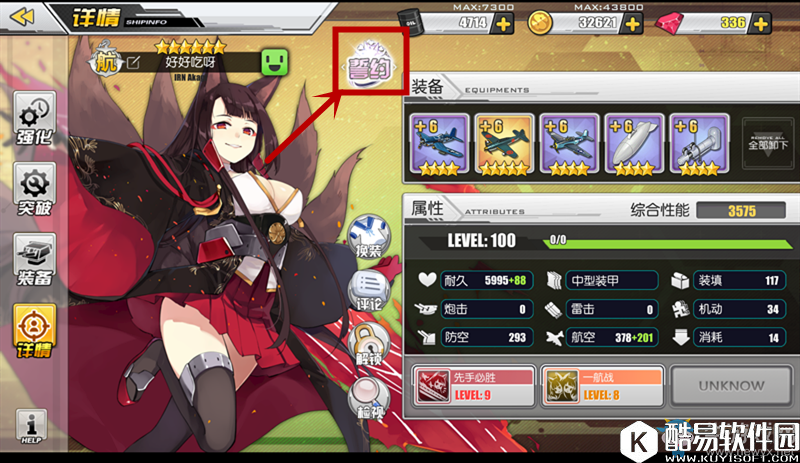View the 先手必胜 skill
This screenshot has height=463, width=800.
click(474, 385)
